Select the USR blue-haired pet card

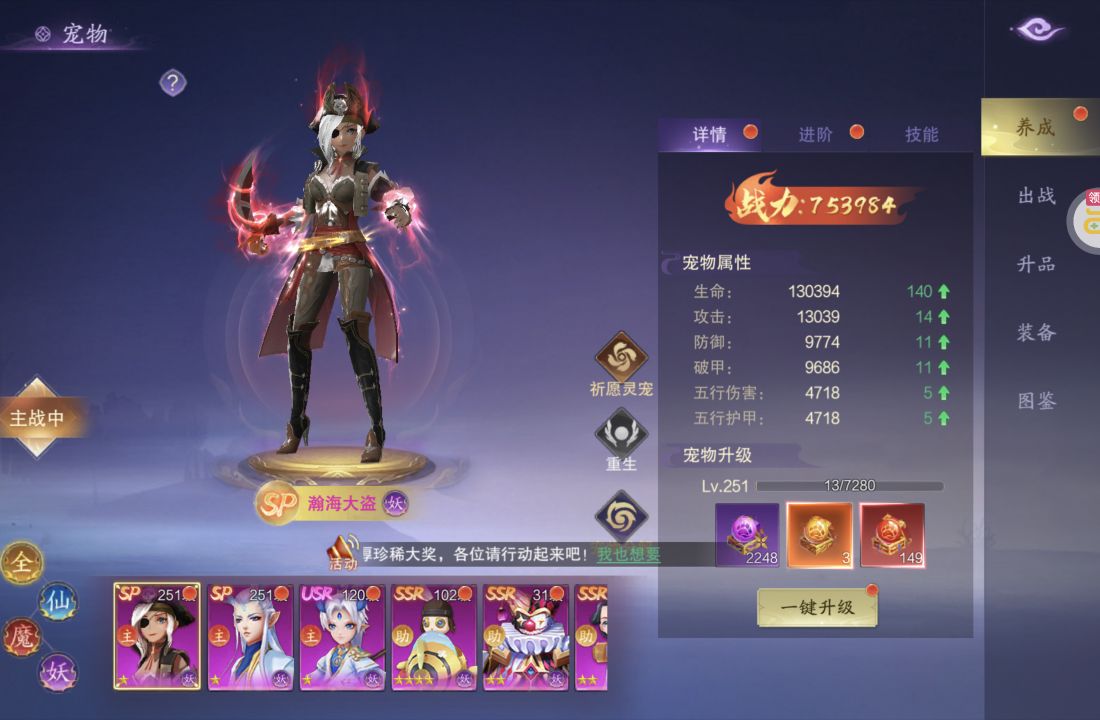[x=341, y=637]
